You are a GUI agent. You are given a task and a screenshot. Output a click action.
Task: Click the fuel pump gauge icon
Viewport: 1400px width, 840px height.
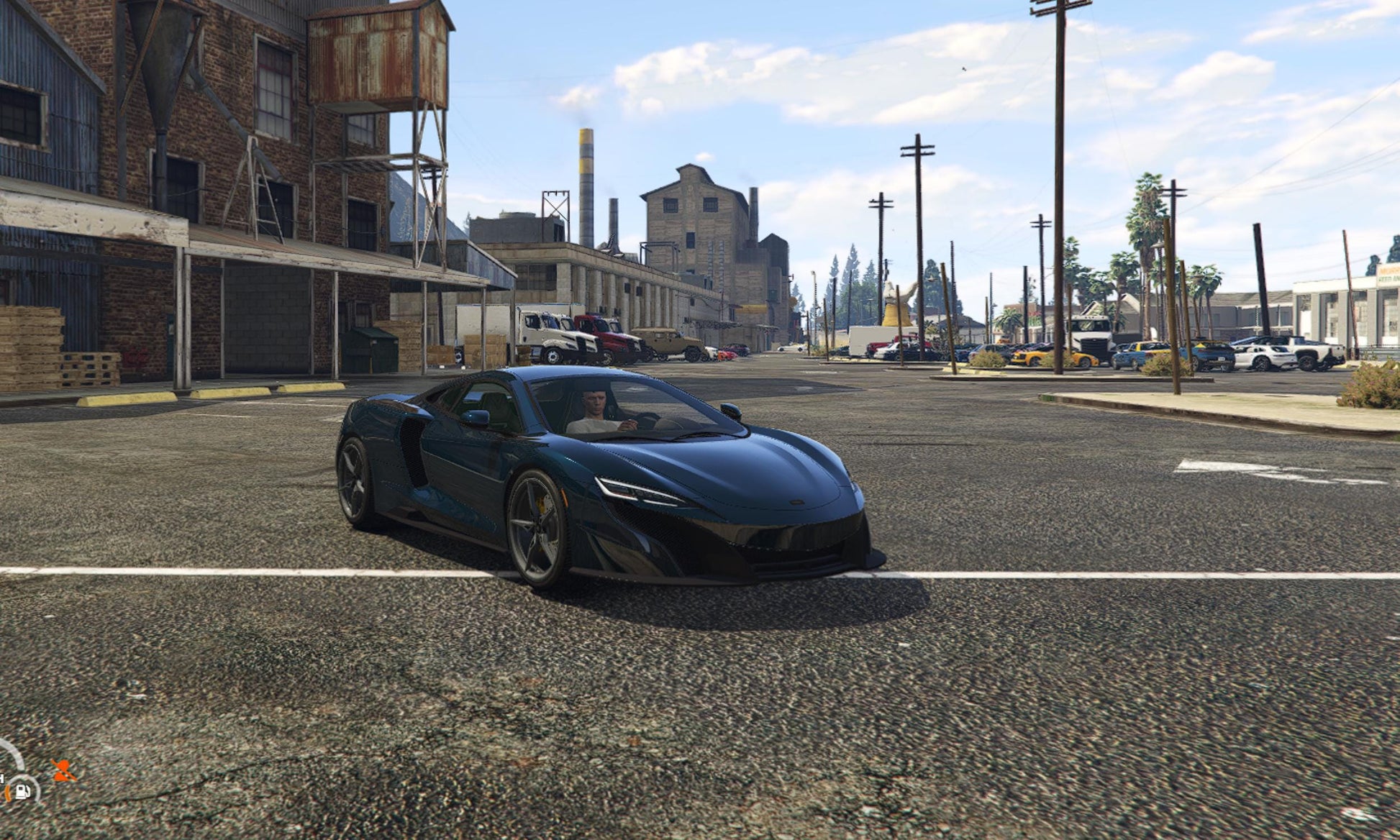pyautogui.click(x=22, y=791)
